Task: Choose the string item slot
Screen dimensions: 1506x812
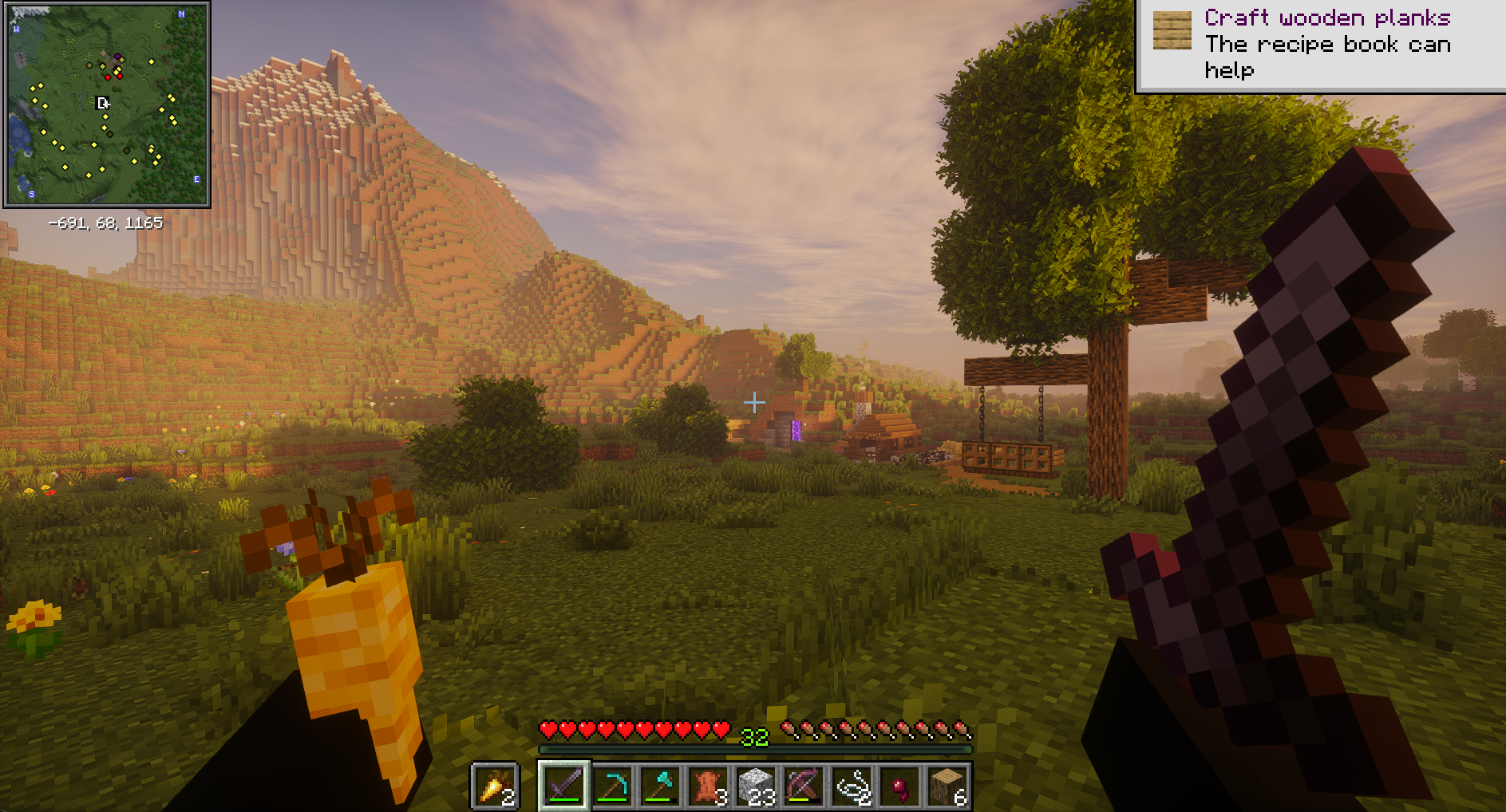Action: [852, 786]
